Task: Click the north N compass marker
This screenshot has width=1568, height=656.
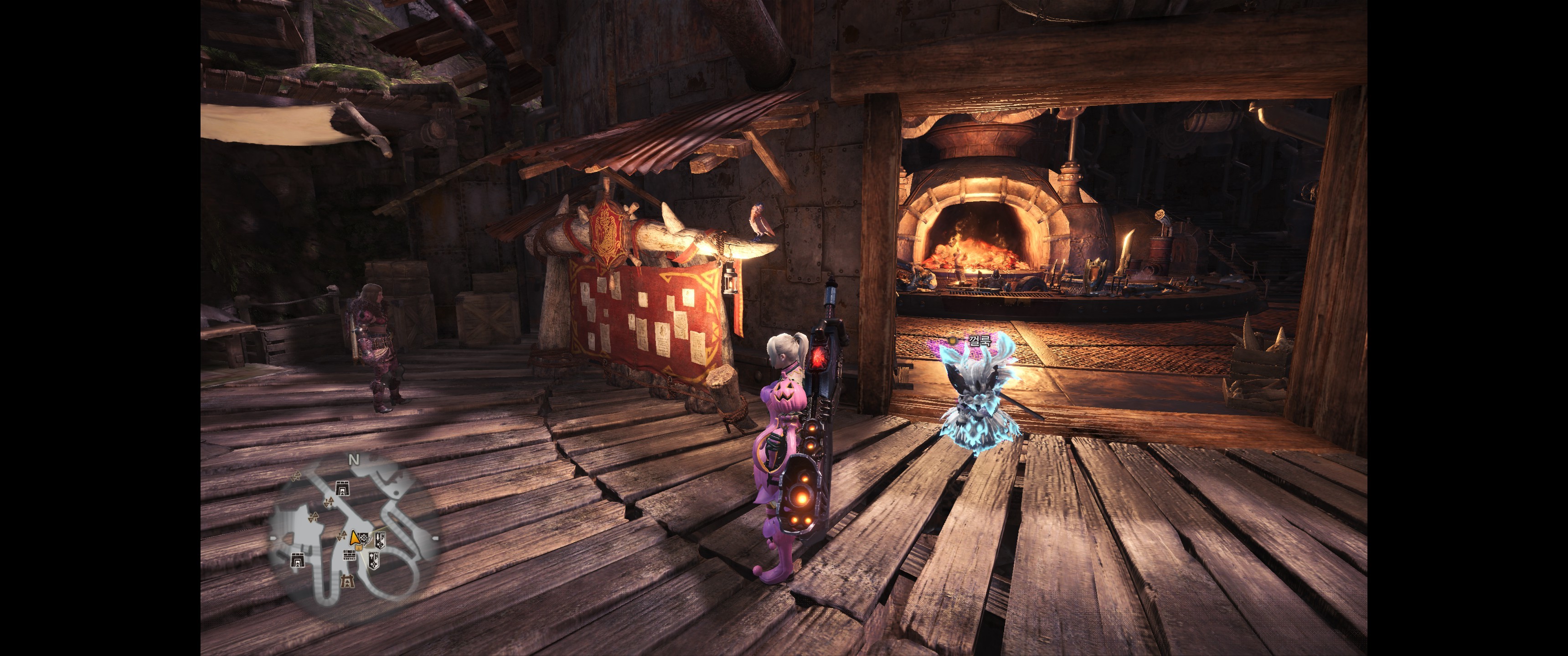Action: coord(354,460)
